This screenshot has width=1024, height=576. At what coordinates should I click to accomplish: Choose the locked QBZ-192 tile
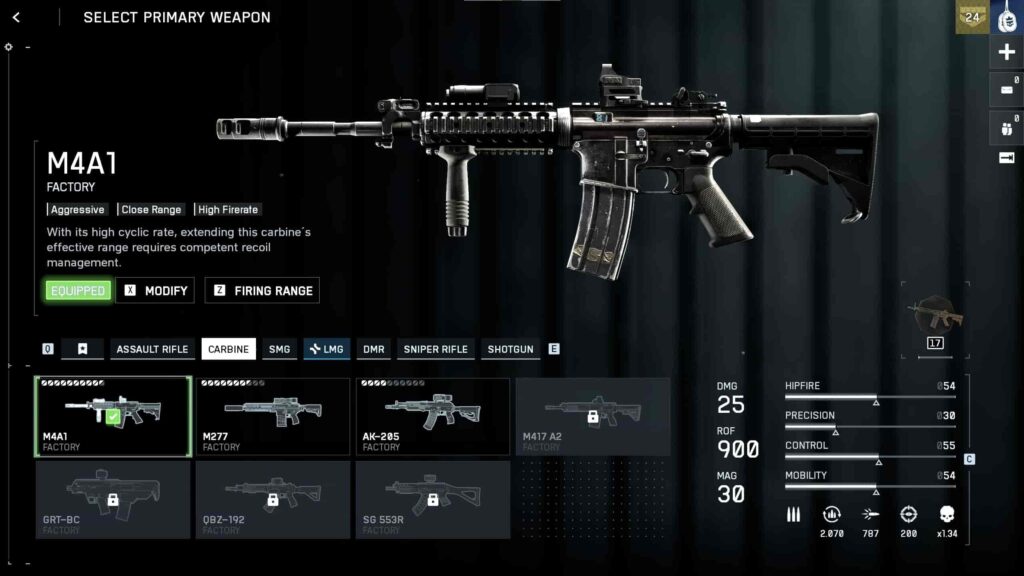tap(273, 499)
